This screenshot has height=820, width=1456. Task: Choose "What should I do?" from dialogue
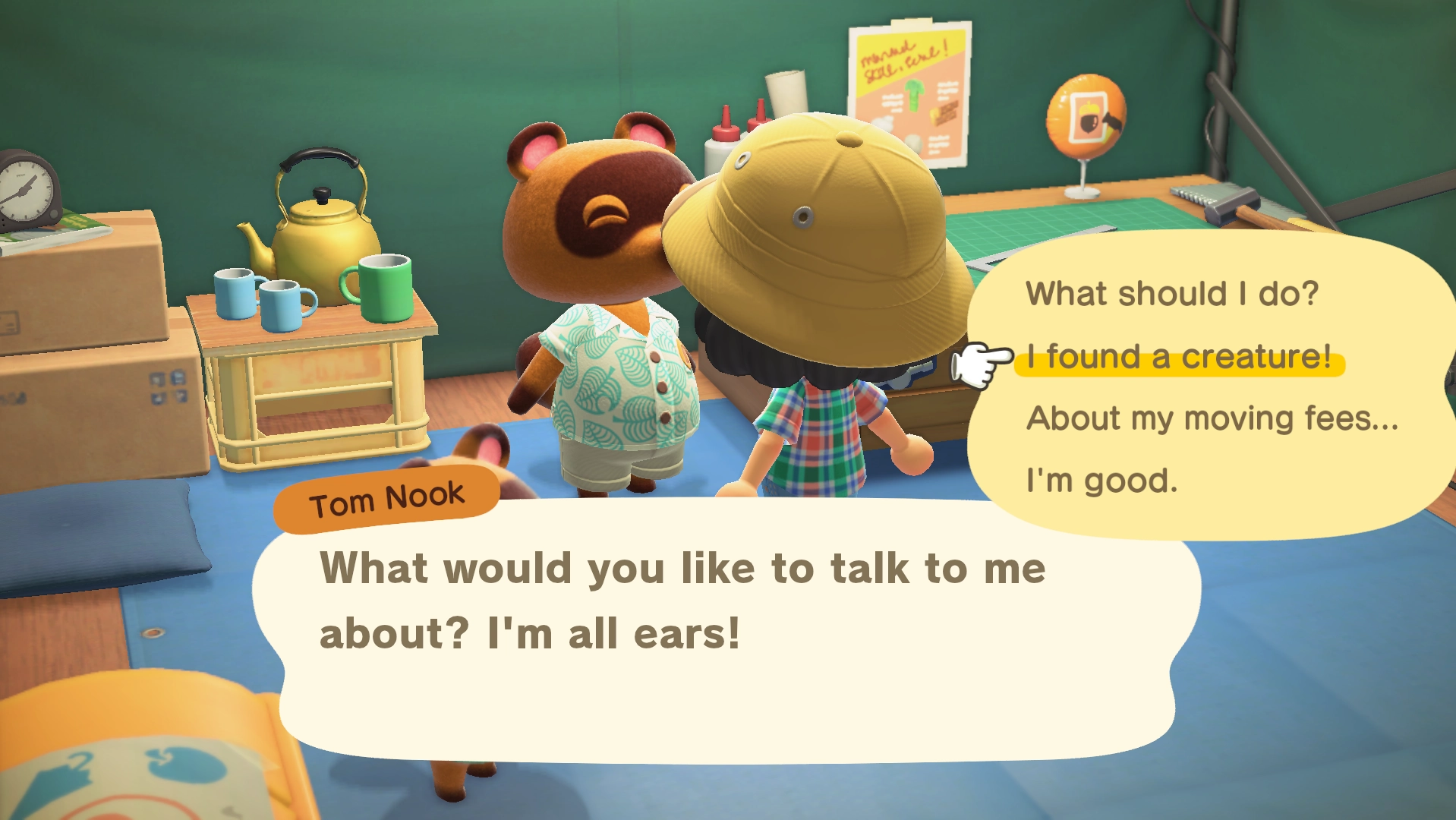click(x=1173, y=292)
